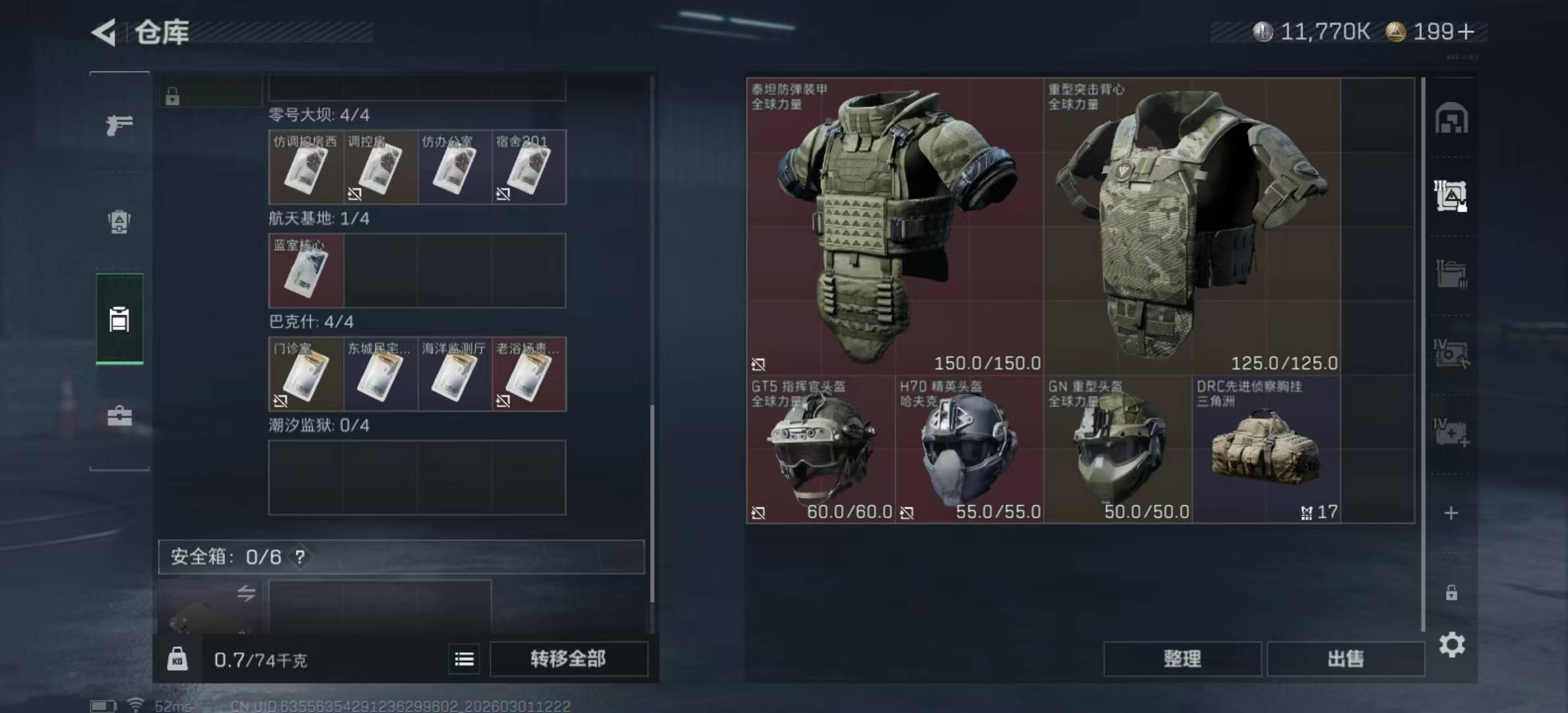Screen dimensions: 1568x713
Task: Open the list view toggle near weight display
Action: [464, 659]
